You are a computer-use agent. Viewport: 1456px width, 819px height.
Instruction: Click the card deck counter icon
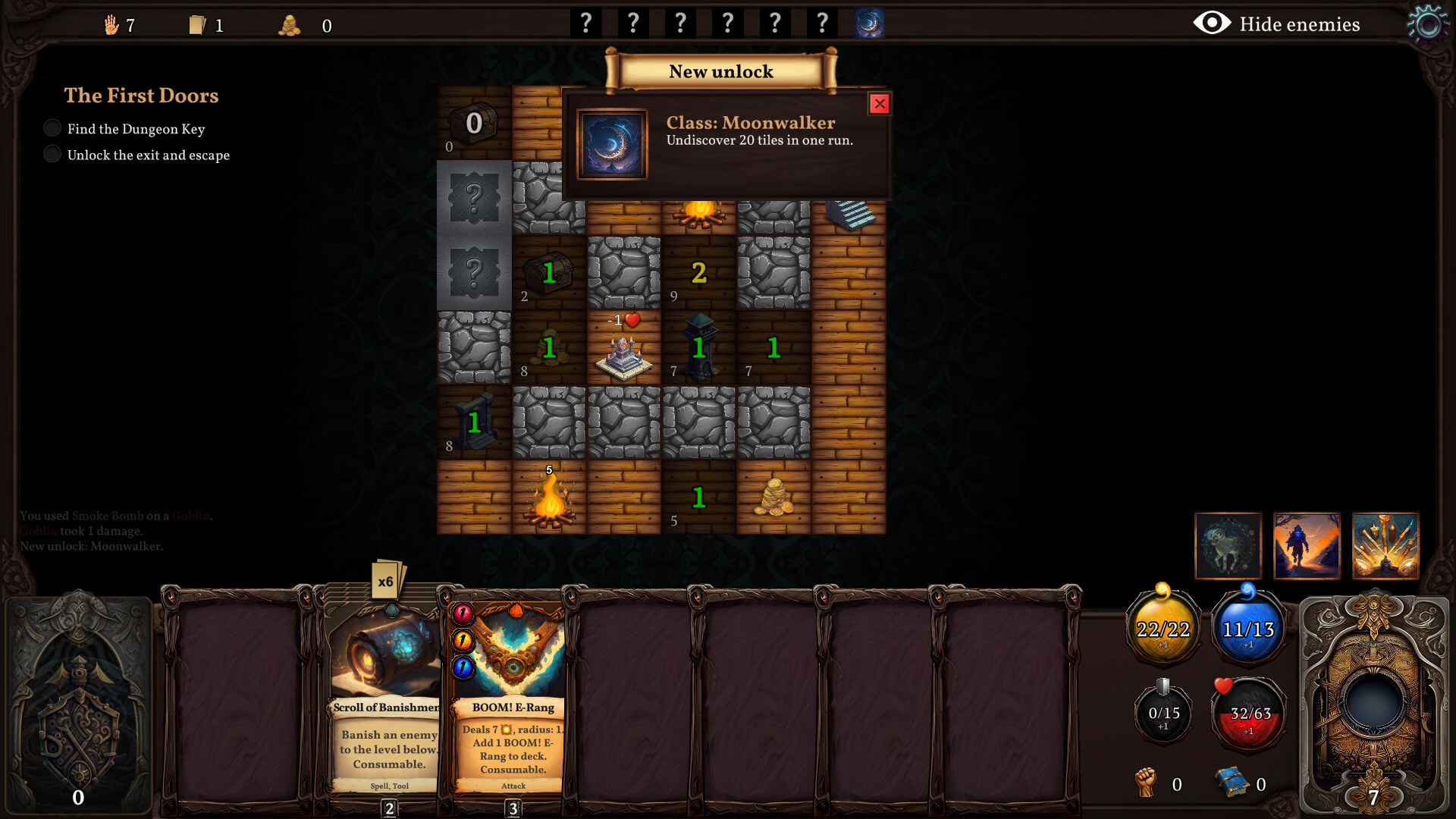(x=198, y=24)
